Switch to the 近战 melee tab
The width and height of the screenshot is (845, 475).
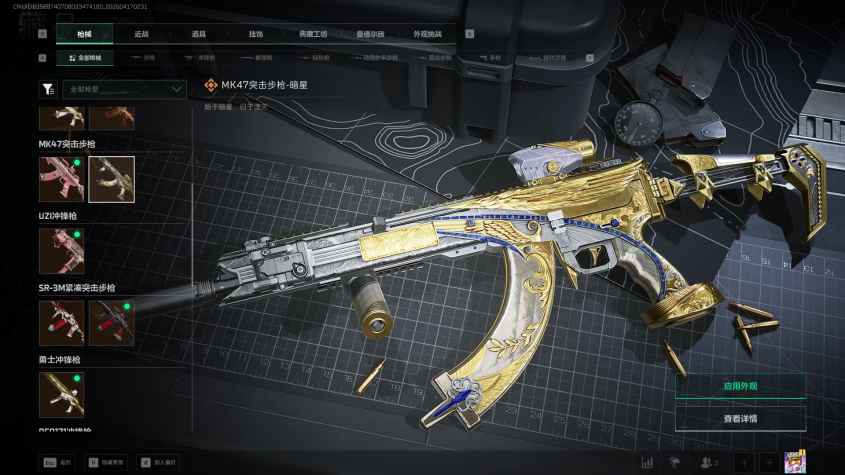pyautogui.click(x=142, y=34)
